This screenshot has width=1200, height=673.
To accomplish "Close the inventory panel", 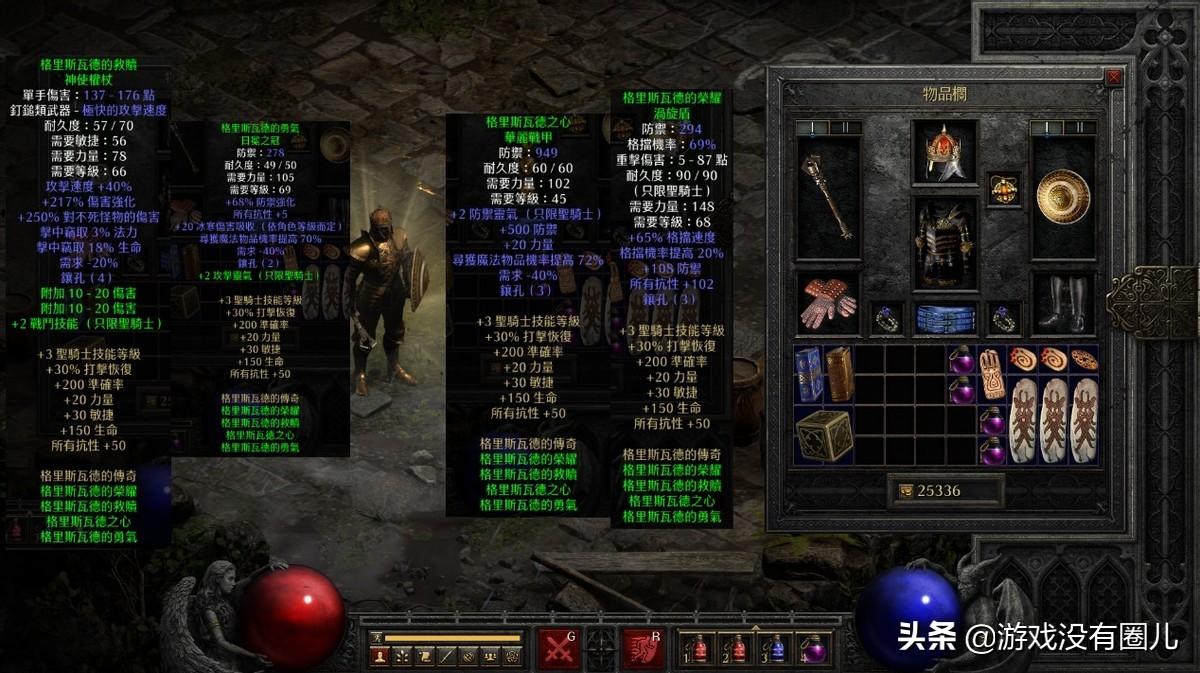I will coord(1114,77).
